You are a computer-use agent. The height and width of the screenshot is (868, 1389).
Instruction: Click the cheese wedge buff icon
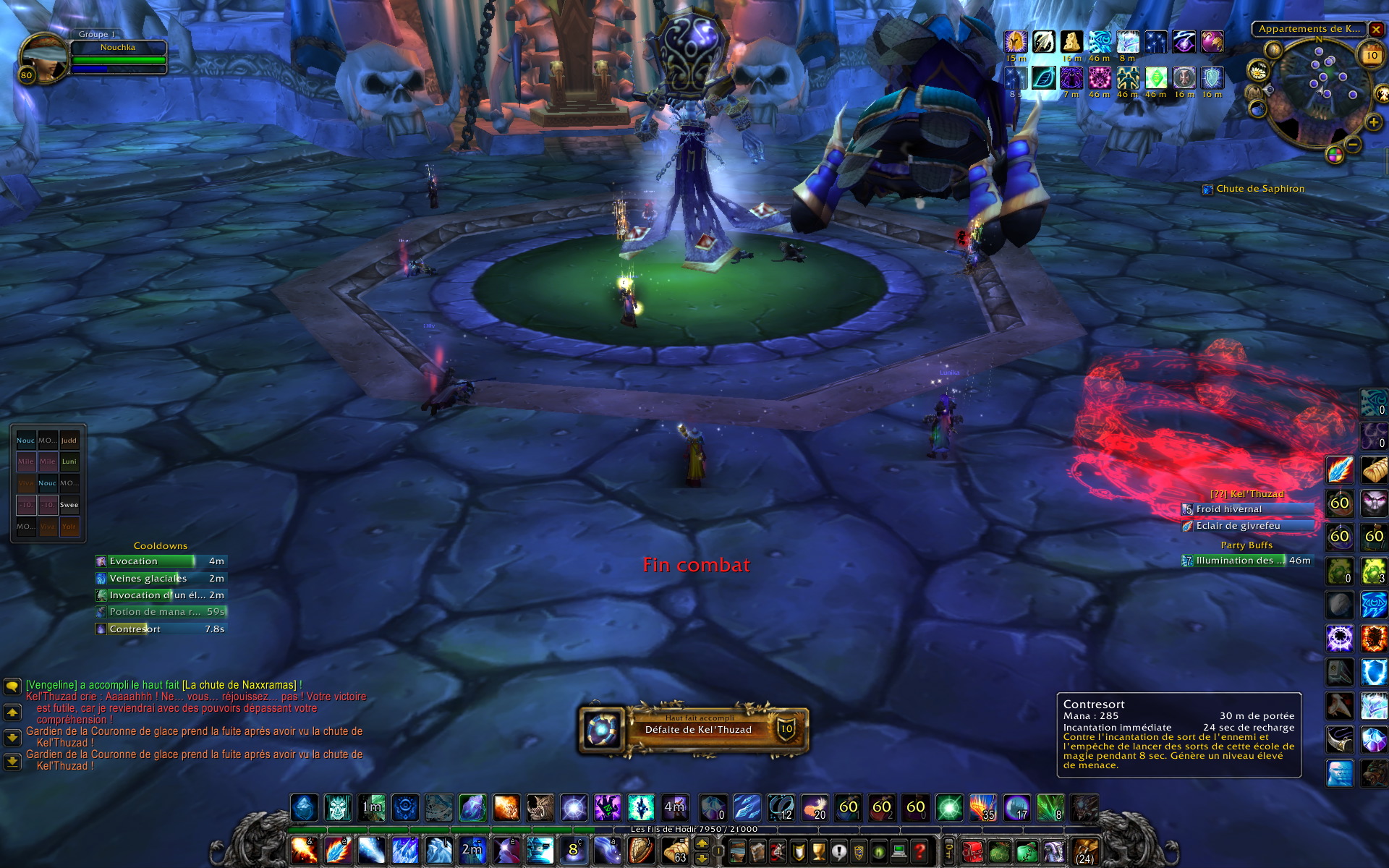1071,42
